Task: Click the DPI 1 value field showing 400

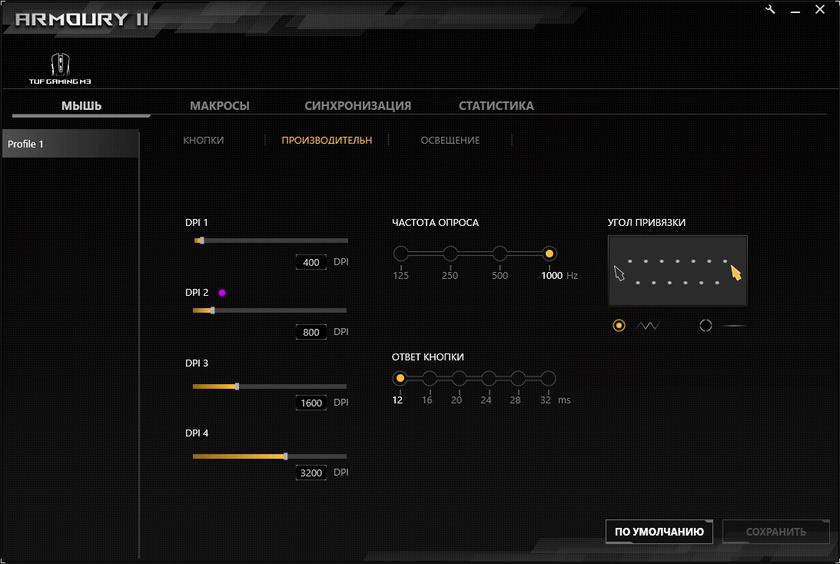Action: tap(311, 262)
